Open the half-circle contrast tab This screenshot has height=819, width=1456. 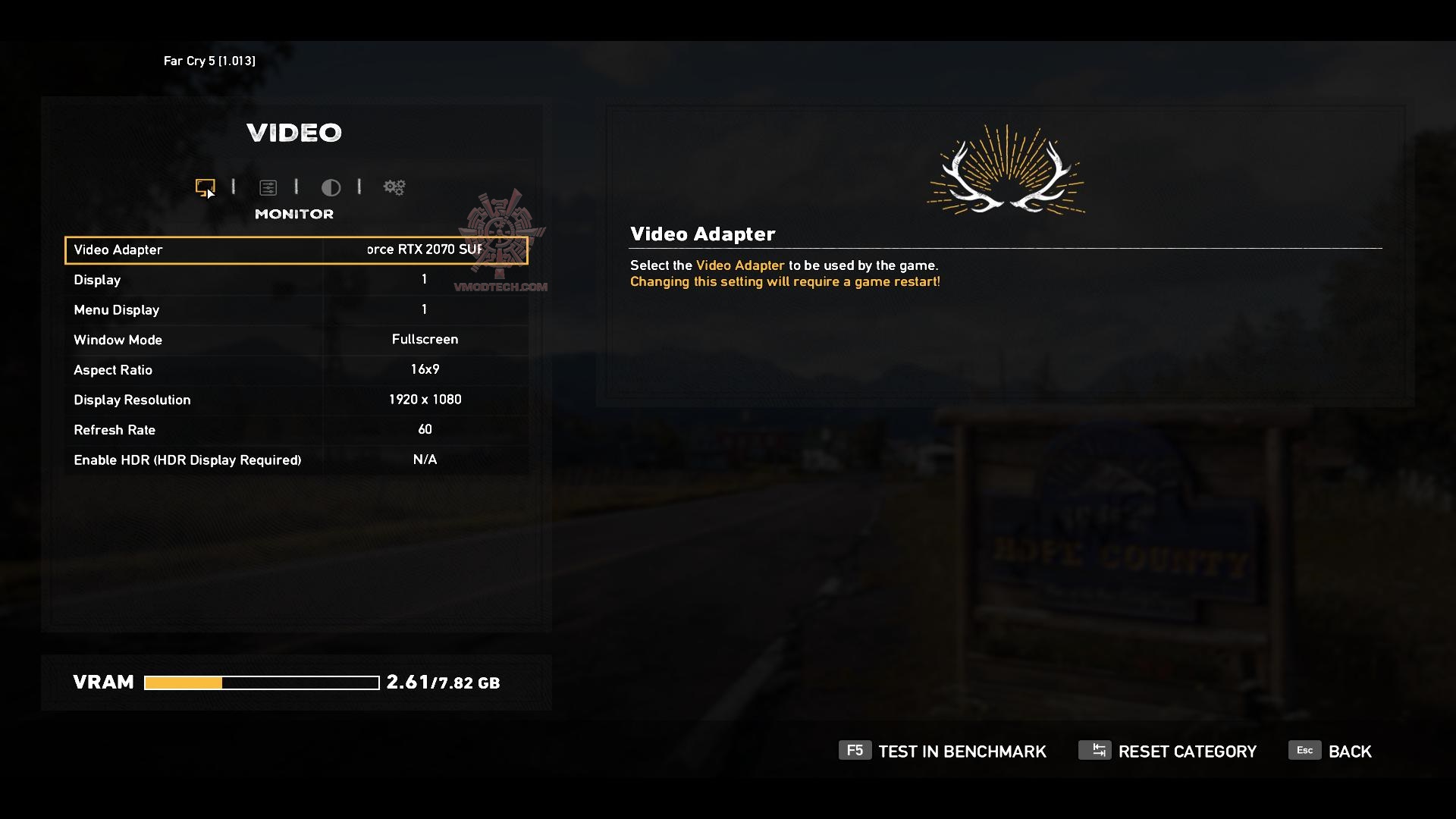pos(331,187)
